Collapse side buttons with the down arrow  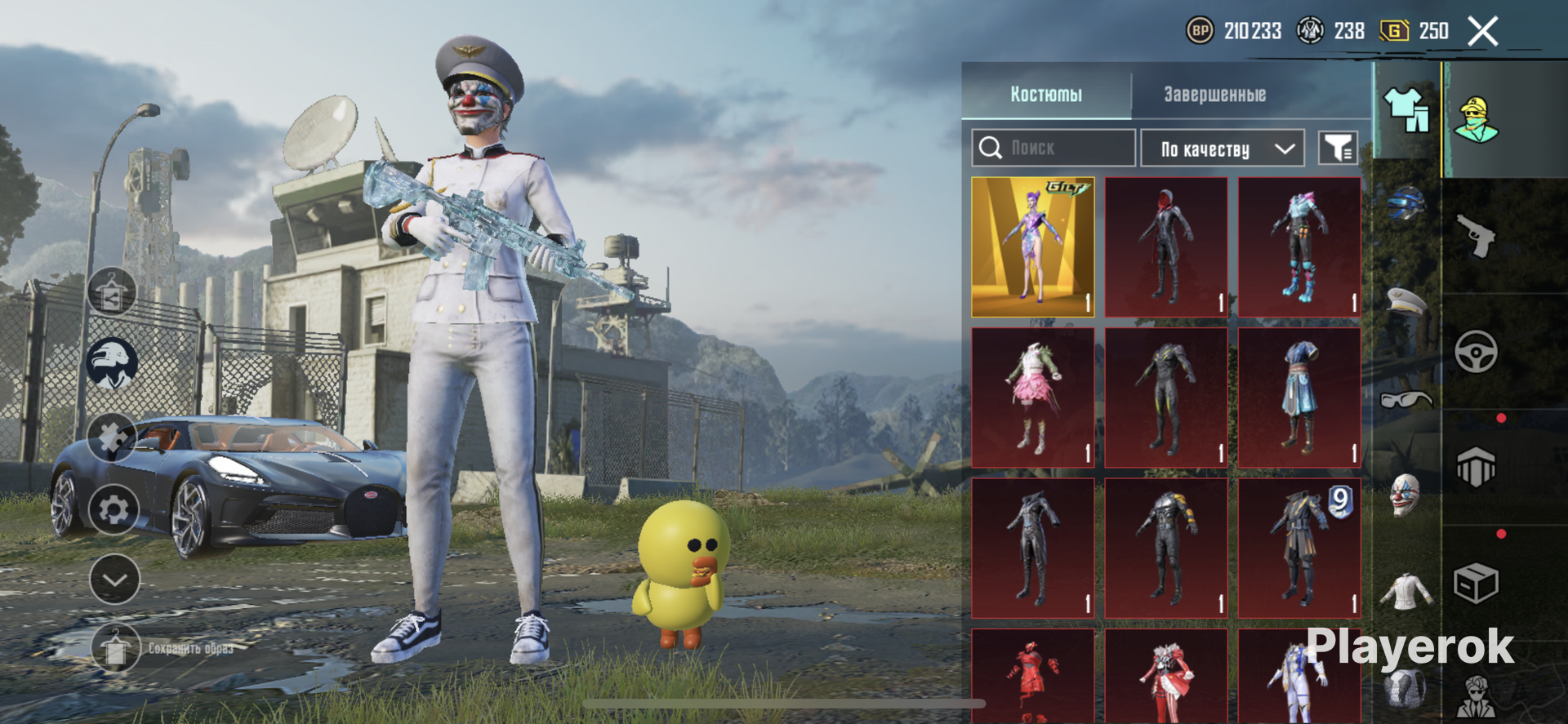click(114, 580)
